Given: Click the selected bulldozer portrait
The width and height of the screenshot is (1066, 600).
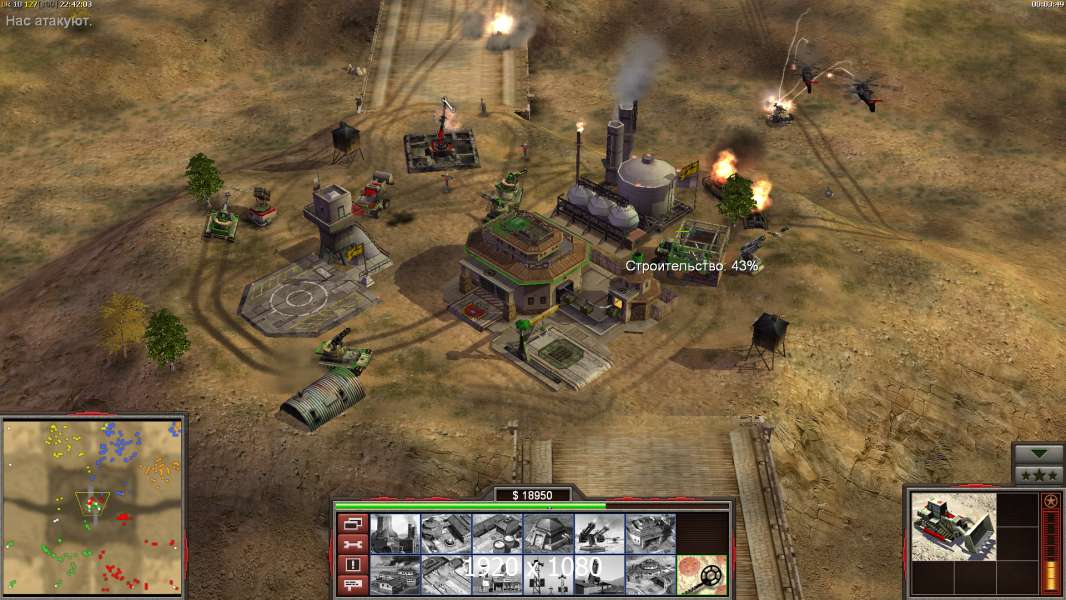Looking at the screenshot, I should point(954,526).
